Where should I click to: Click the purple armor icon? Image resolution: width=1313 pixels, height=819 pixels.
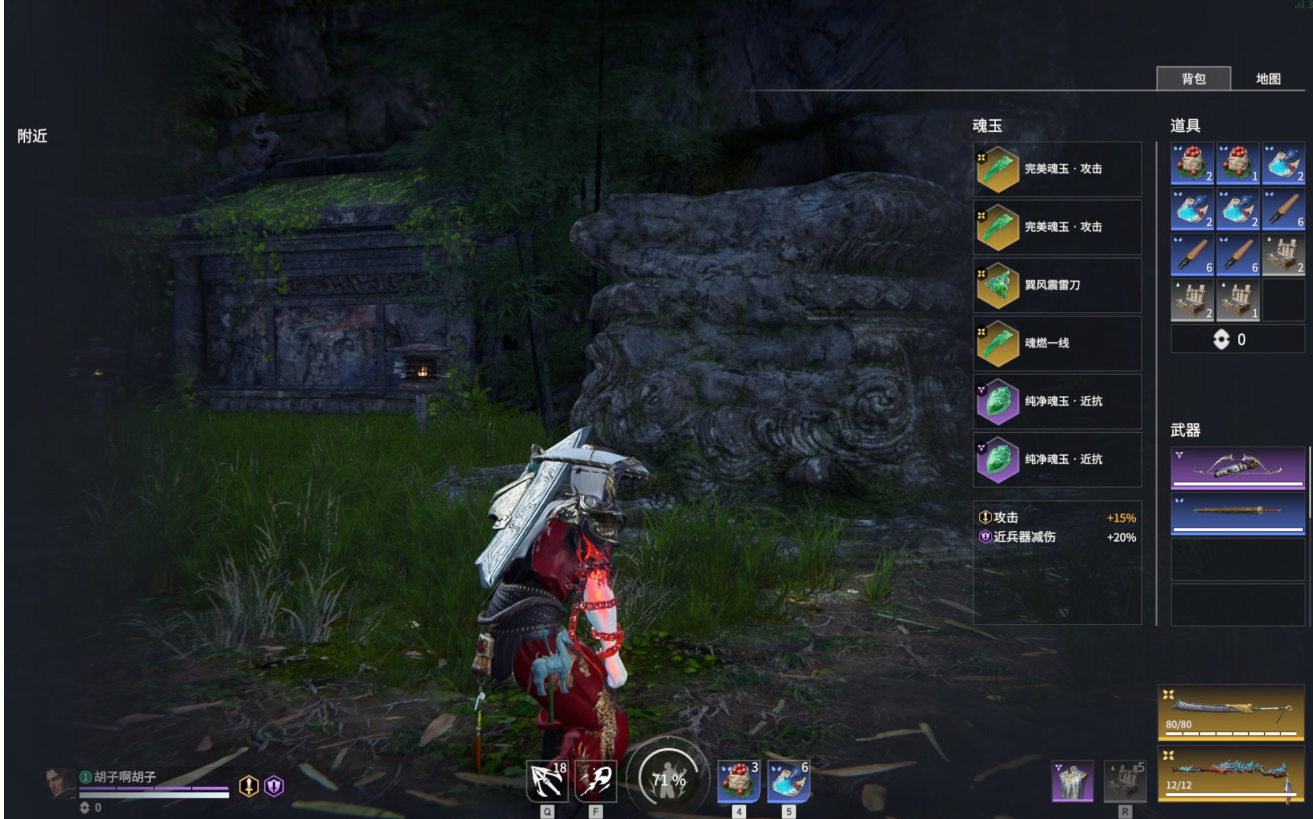click(x=1072, y=781)
